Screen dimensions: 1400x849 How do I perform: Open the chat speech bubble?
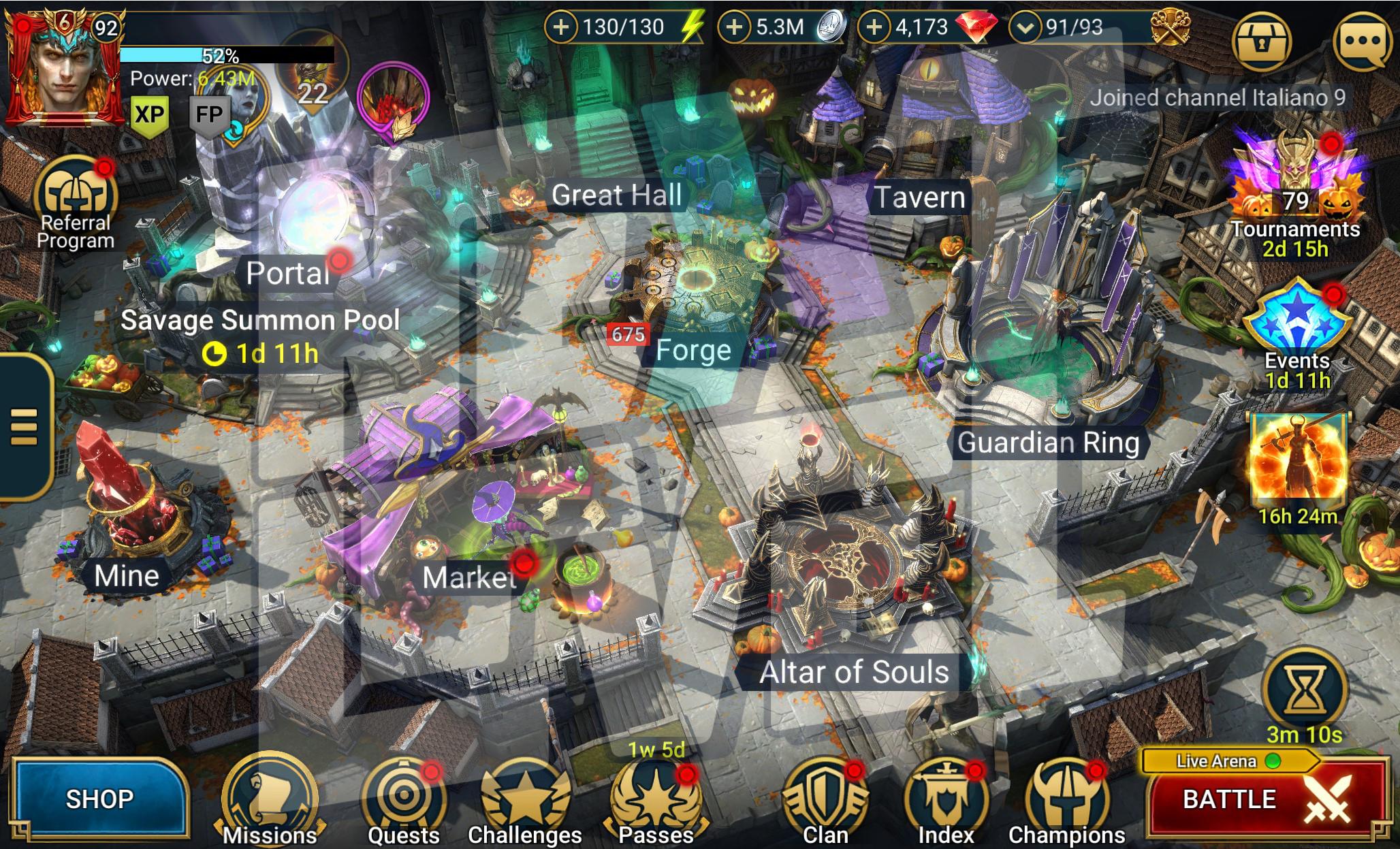[1363, 41]
